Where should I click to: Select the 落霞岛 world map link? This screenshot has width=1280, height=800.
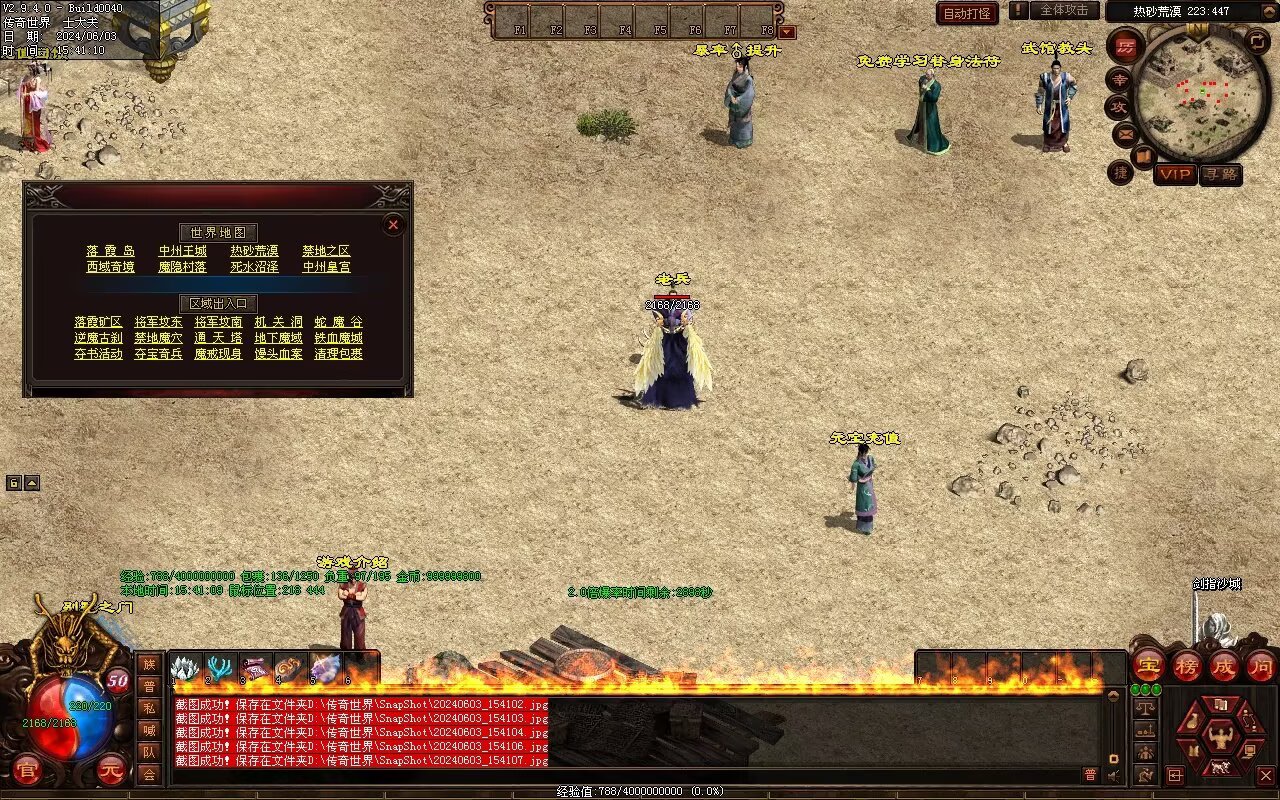tap(110, 251)
